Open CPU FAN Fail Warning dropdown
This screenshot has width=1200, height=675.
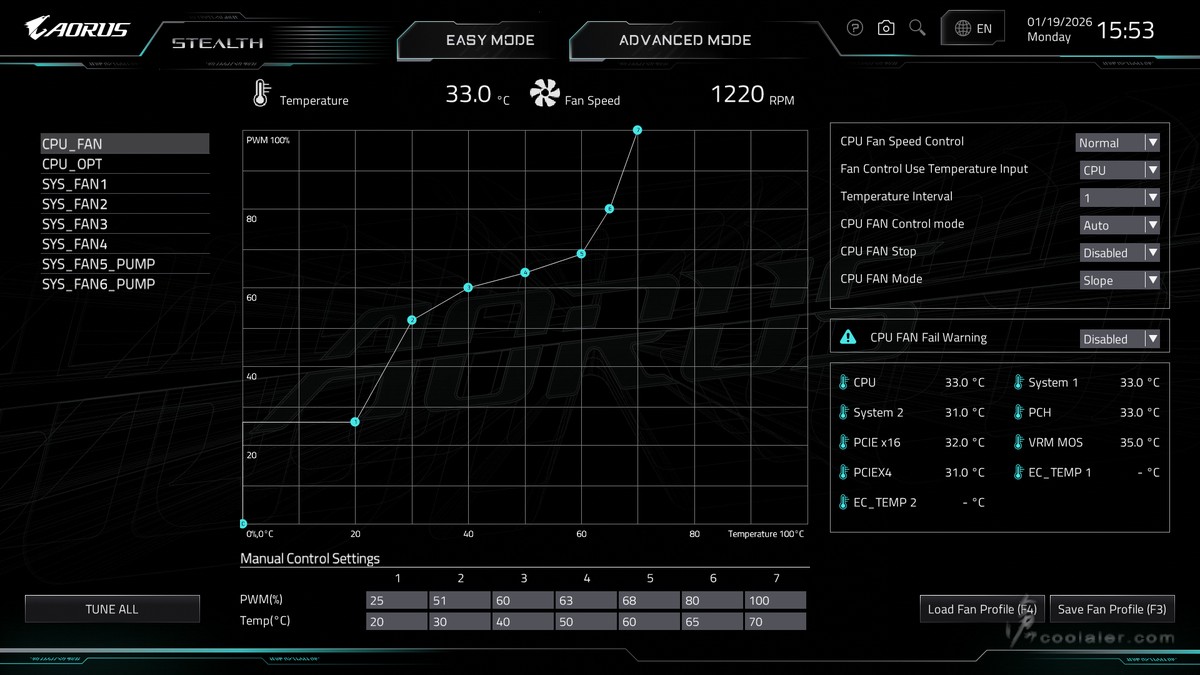click(x=1119, y=339)
